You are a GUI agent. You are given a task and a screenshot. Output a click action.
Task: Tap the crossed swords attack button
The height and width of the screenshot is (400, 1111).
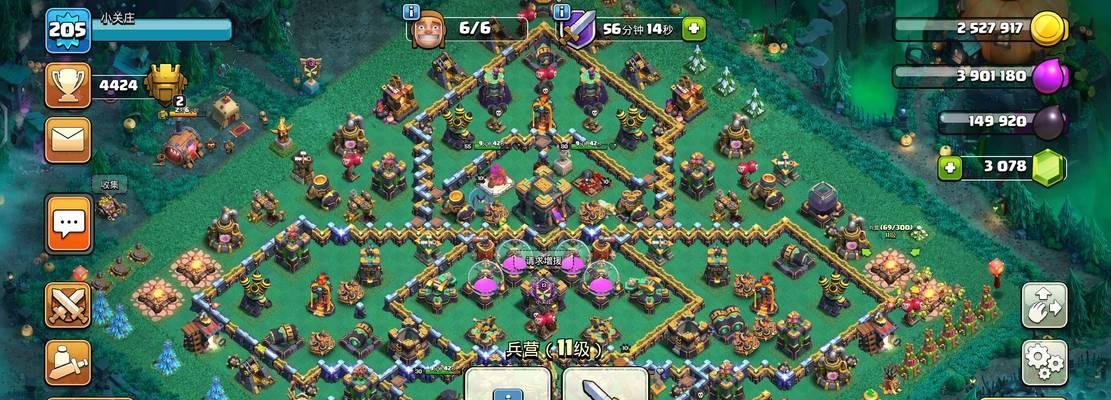[68, 305]
